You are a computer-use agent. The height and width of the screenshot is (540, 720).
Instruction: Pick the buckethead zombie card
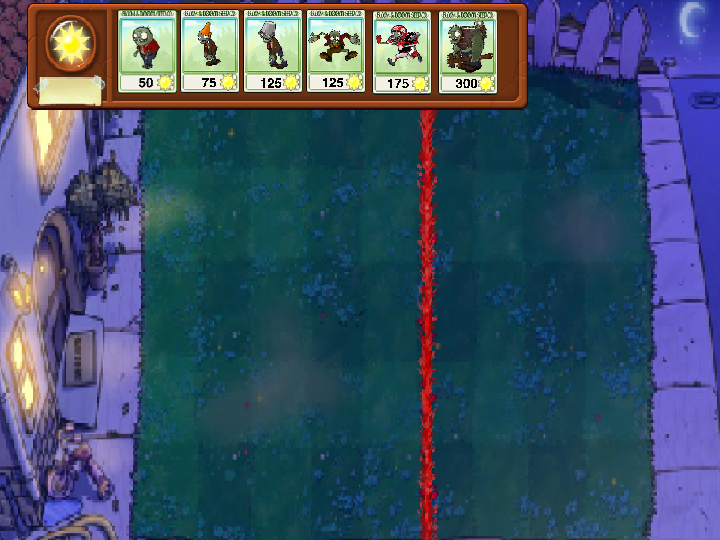coord(273,52)
